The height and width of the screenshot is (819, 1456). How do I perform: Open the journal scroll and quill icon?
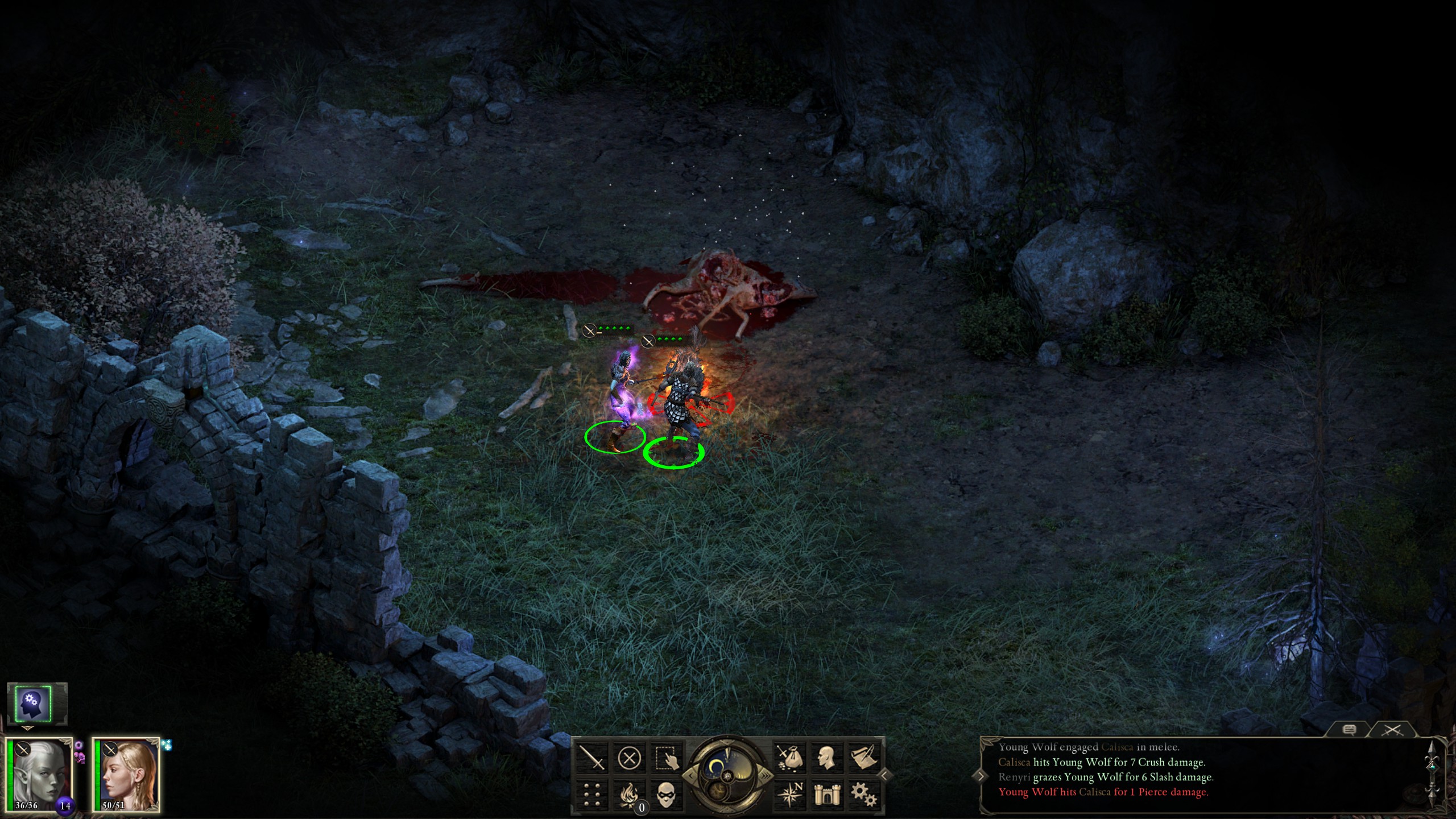(x=863, y=758)
